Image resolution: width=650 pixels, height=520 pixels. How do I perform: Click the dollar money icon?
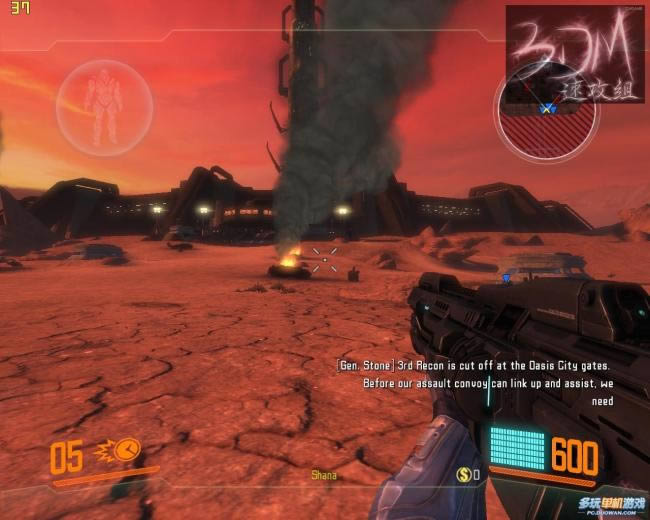point(464,474)
